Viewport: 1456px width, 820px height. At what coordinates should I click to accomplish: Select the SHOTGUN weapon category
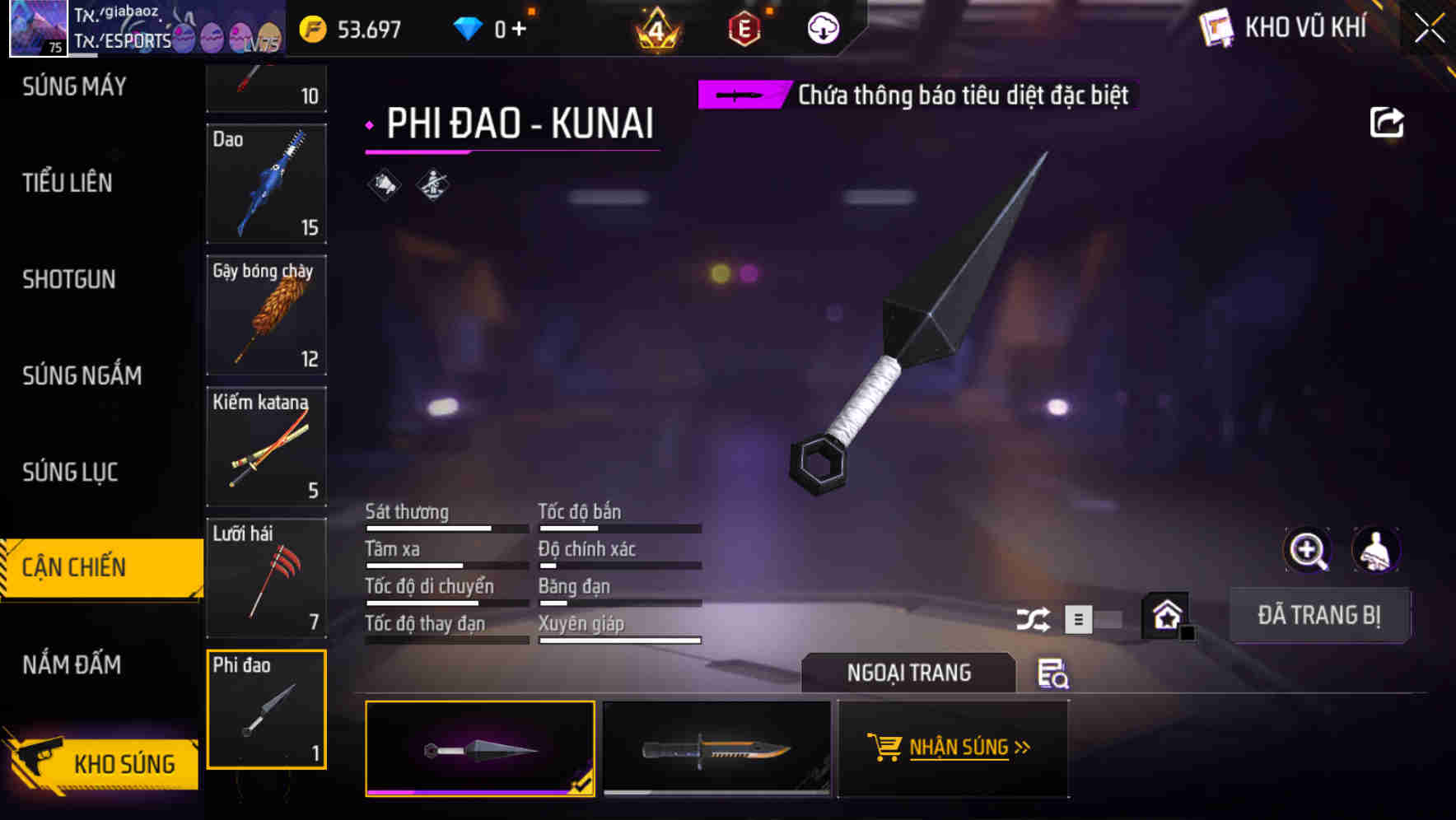pos(69,280)
